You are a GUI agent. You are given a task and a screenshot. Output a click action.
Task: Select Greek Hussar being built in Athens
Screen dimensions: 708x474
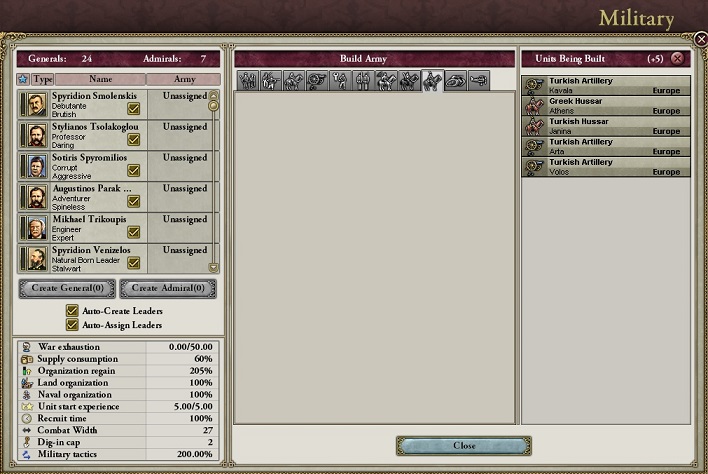[605, 106]
